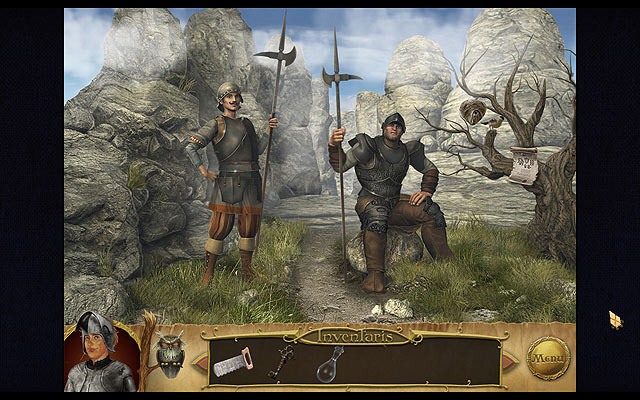Select the saw in the inventory

[x=232, y=362]
